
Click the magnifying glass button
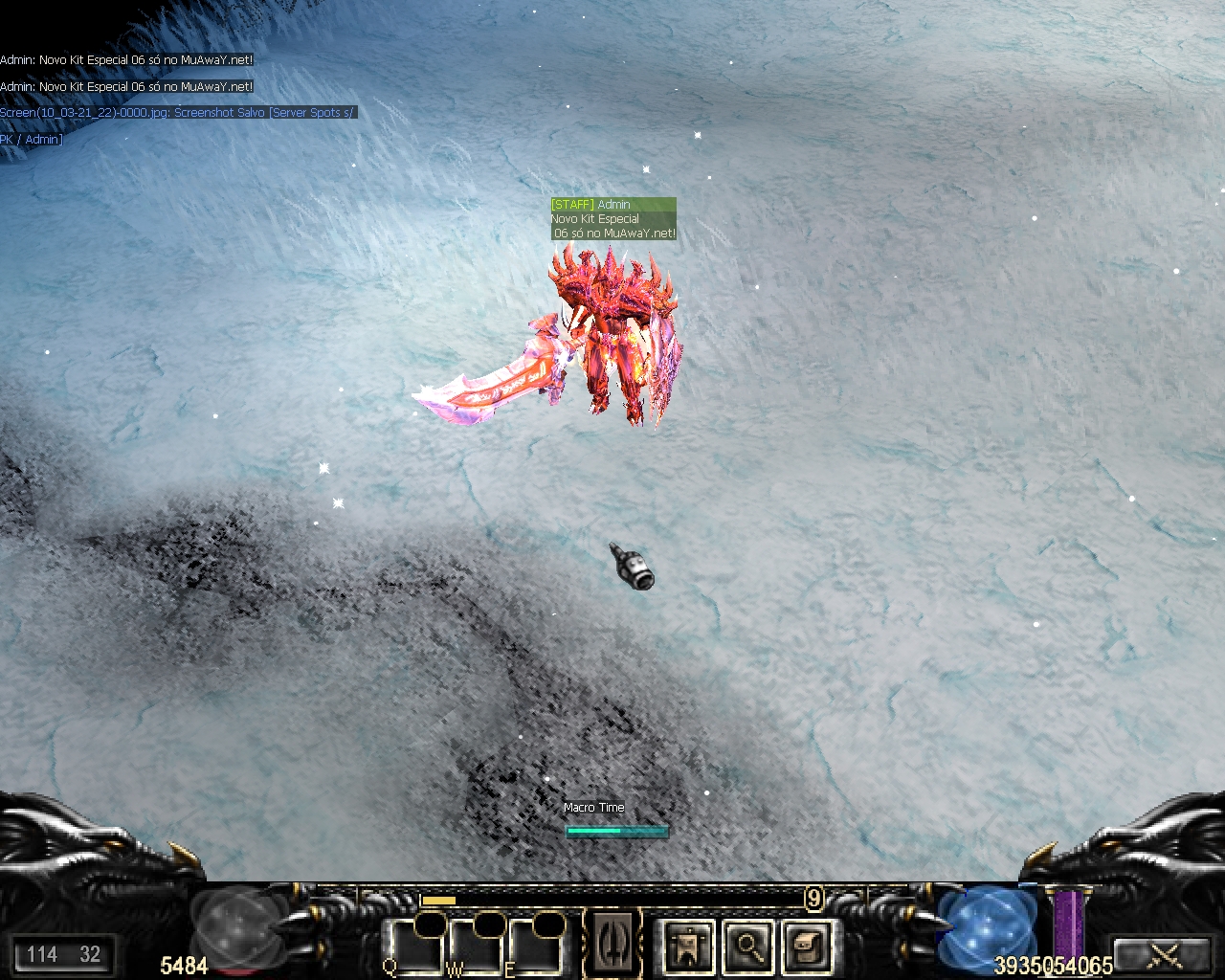(x=747, y=947)
